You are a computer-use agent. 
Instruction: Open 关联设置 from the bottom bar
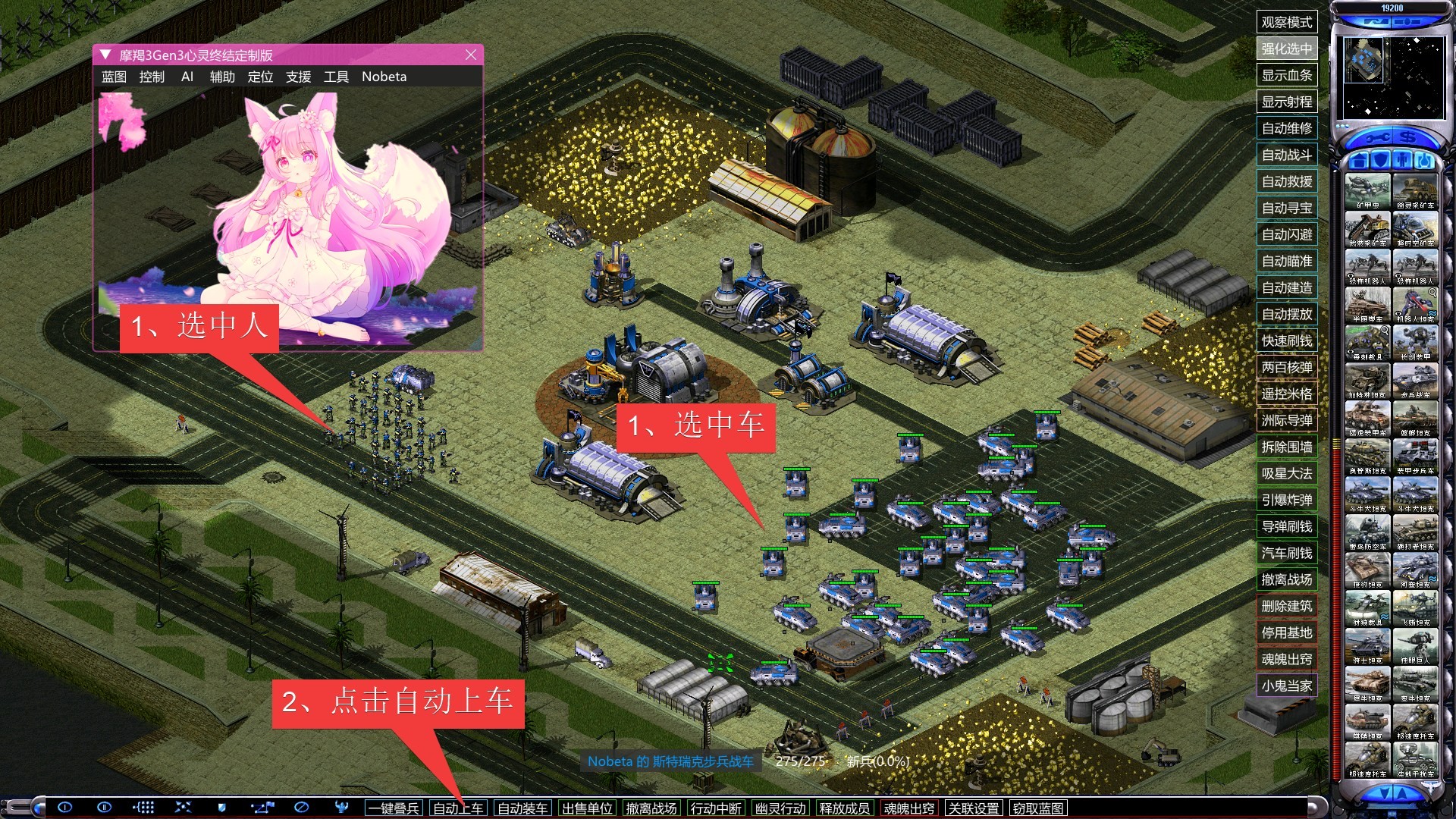974,808
